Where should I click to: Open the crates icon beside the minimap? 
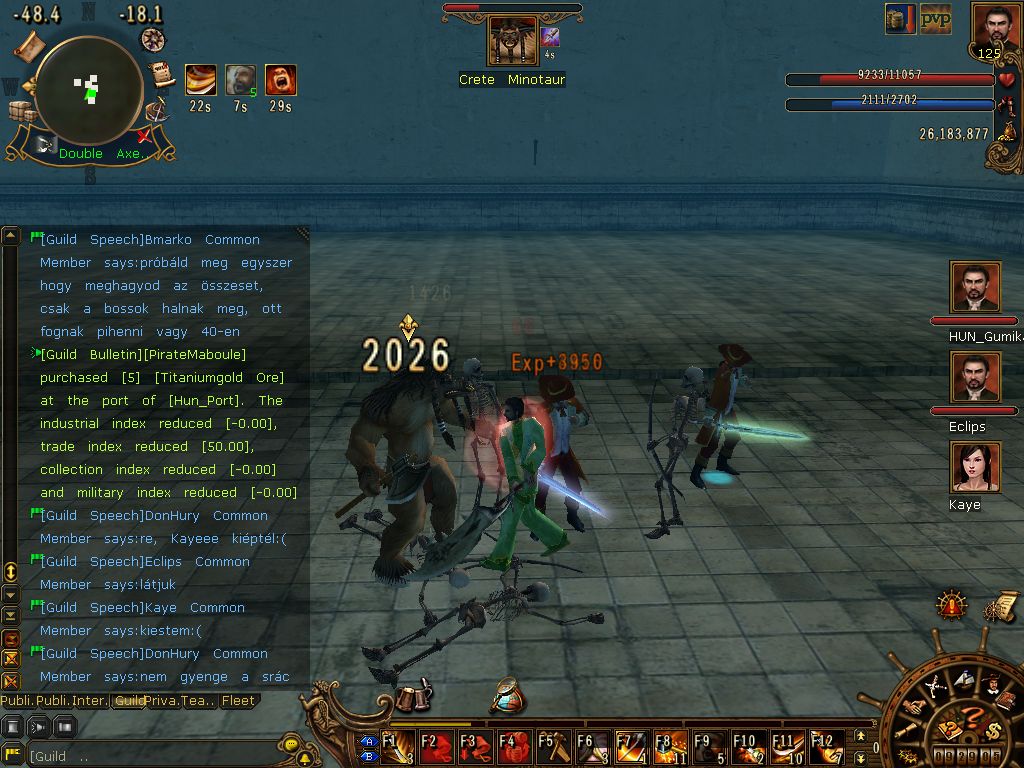click(x=21, y=111)
